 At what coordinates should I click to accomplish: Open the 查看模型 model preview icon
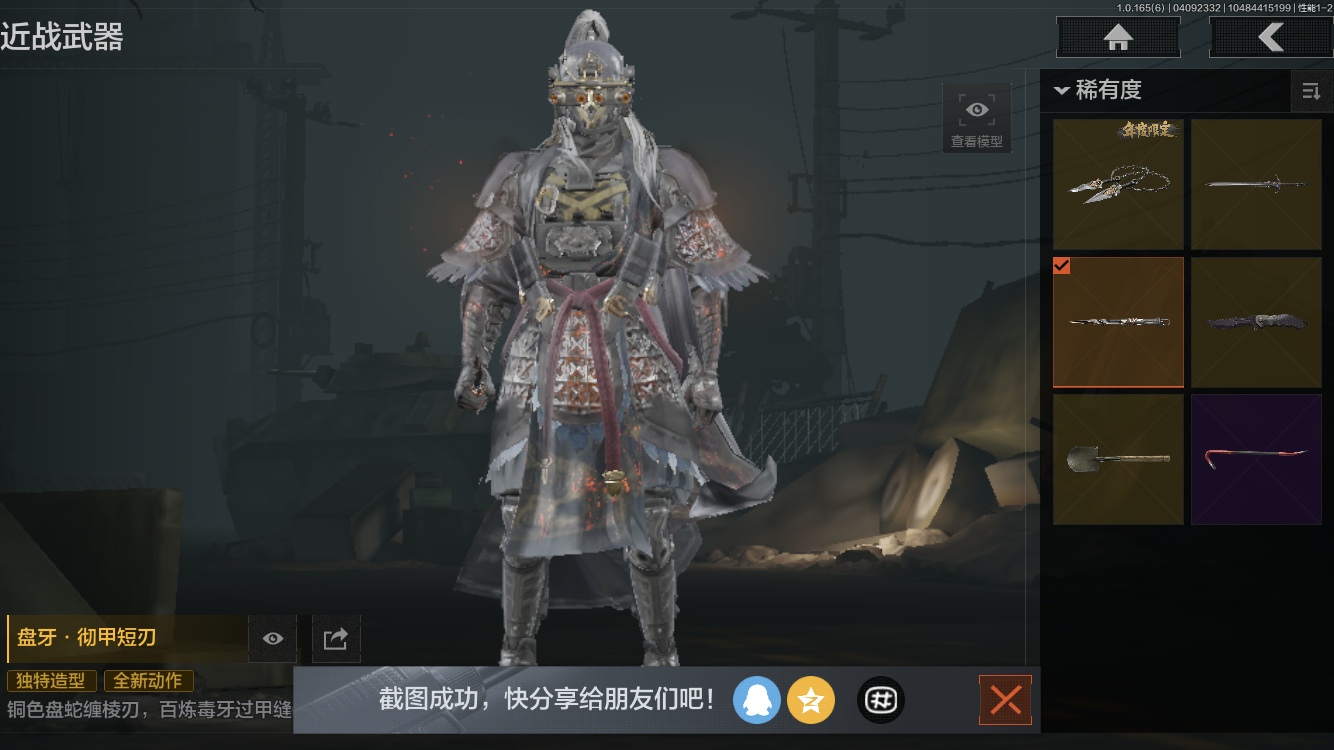point(976,117)
